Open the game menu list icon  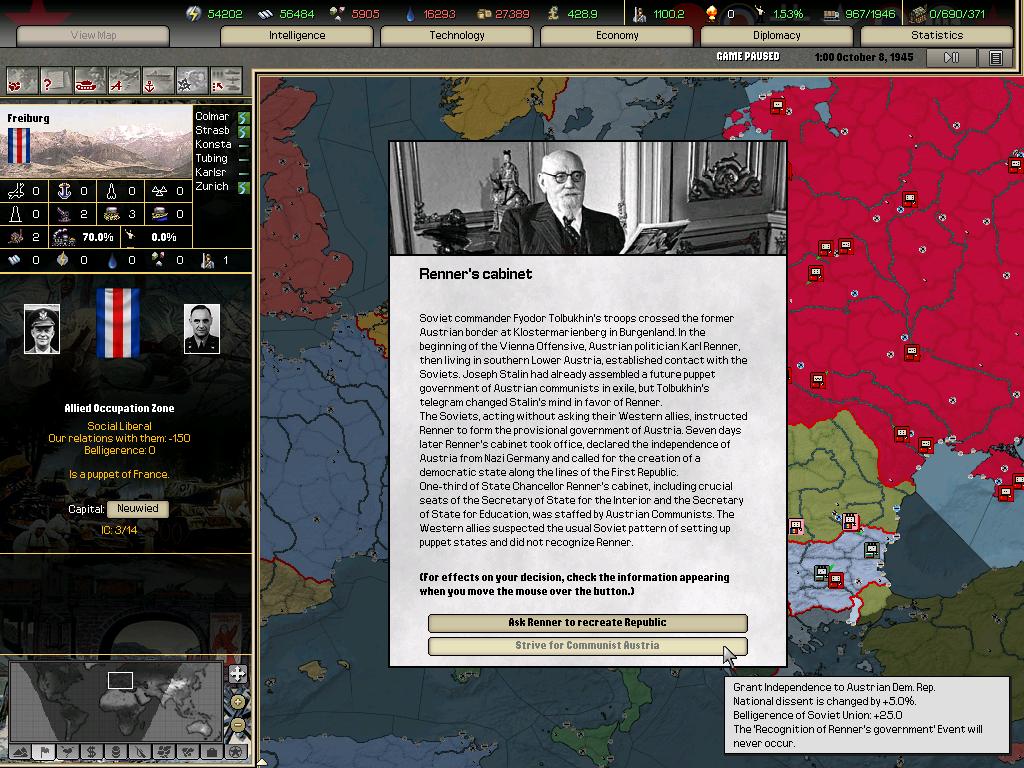995,58
